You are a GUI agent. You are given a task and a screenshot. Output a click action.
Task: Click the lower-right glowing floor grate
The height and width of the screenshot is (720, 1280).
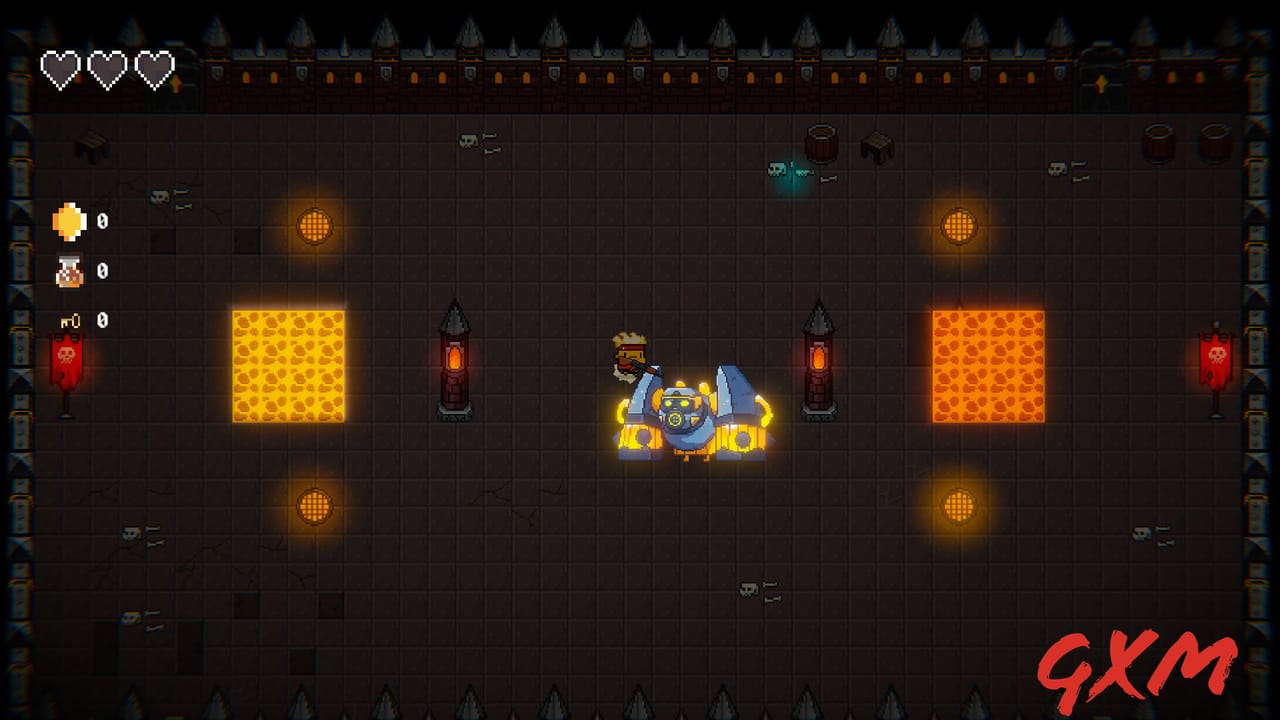[x=958, y=505]
